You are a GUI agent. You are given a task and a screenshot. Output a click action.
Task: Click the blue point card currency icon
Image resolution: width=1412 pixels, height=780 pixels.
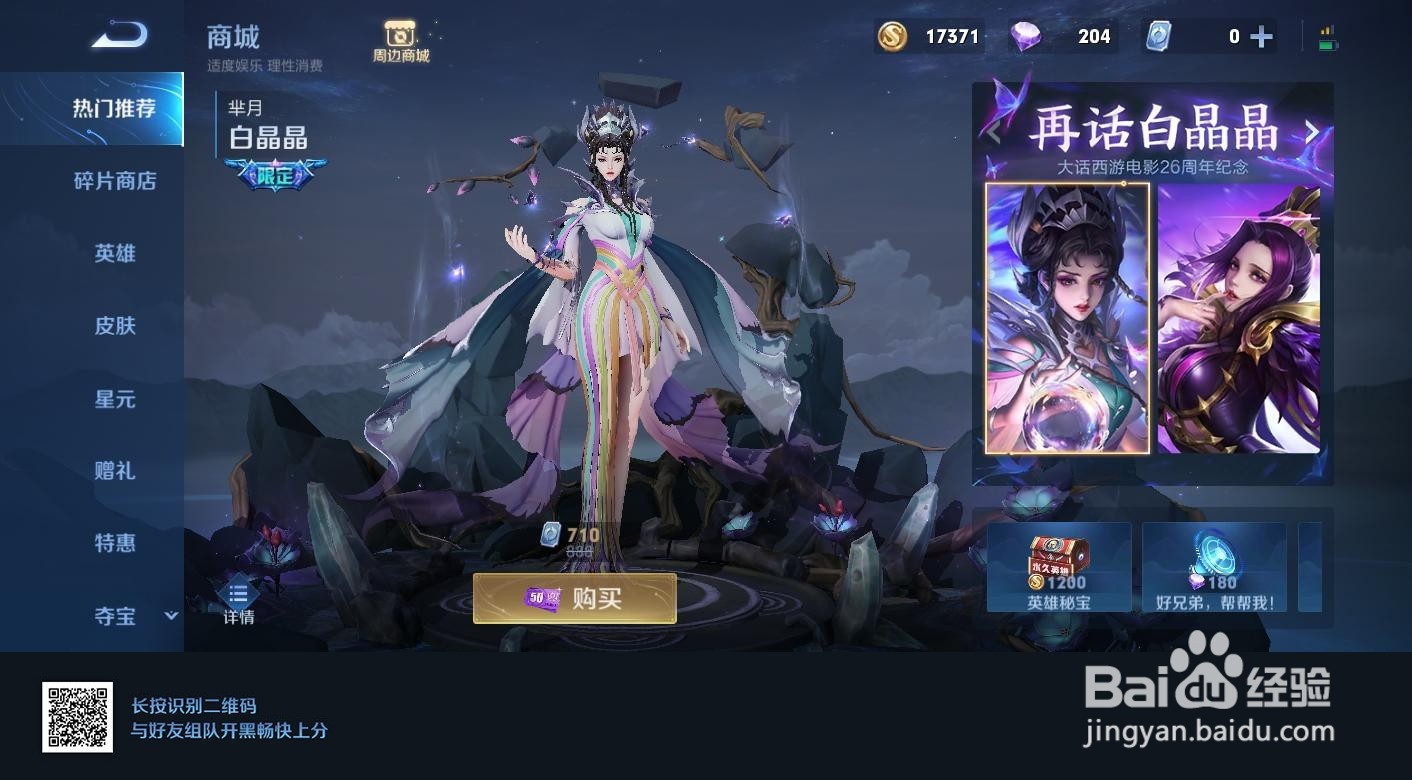point(1158,36)
